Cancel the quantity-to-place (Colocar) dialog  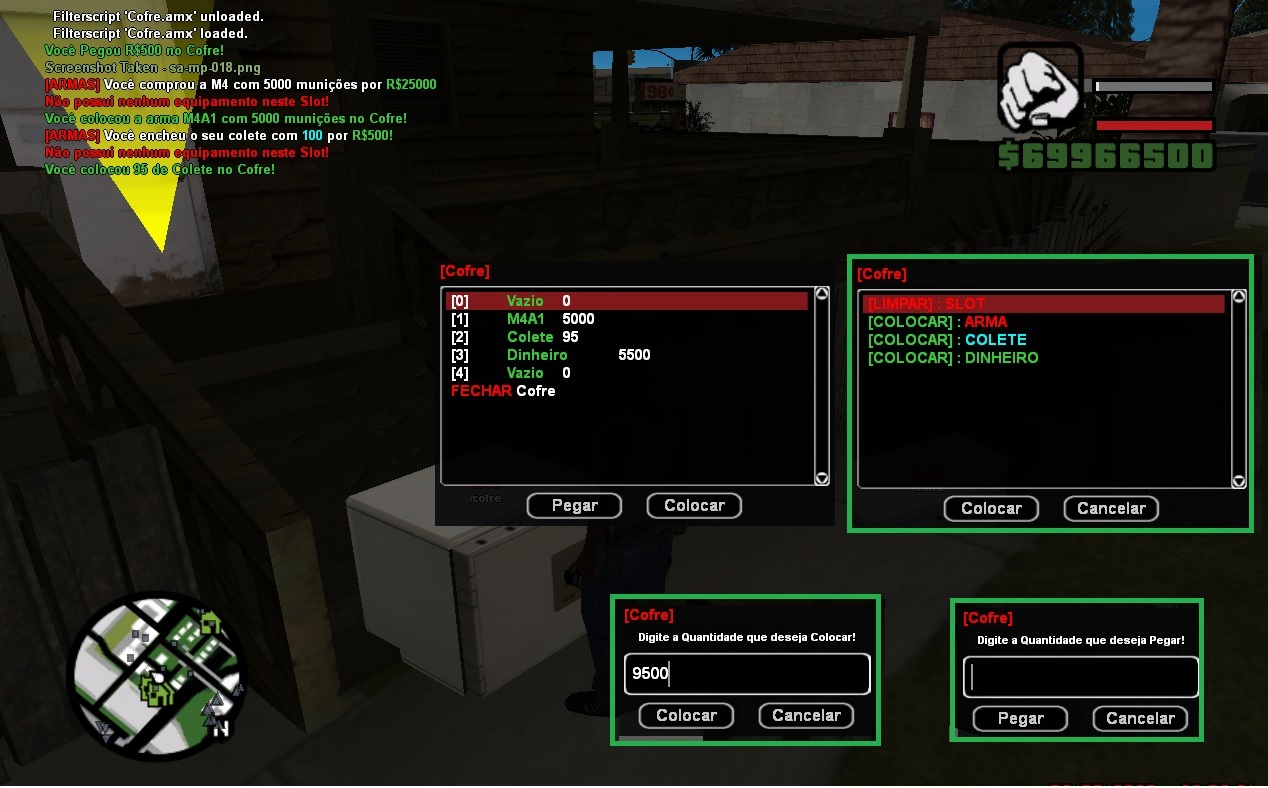tap(806, 716)
